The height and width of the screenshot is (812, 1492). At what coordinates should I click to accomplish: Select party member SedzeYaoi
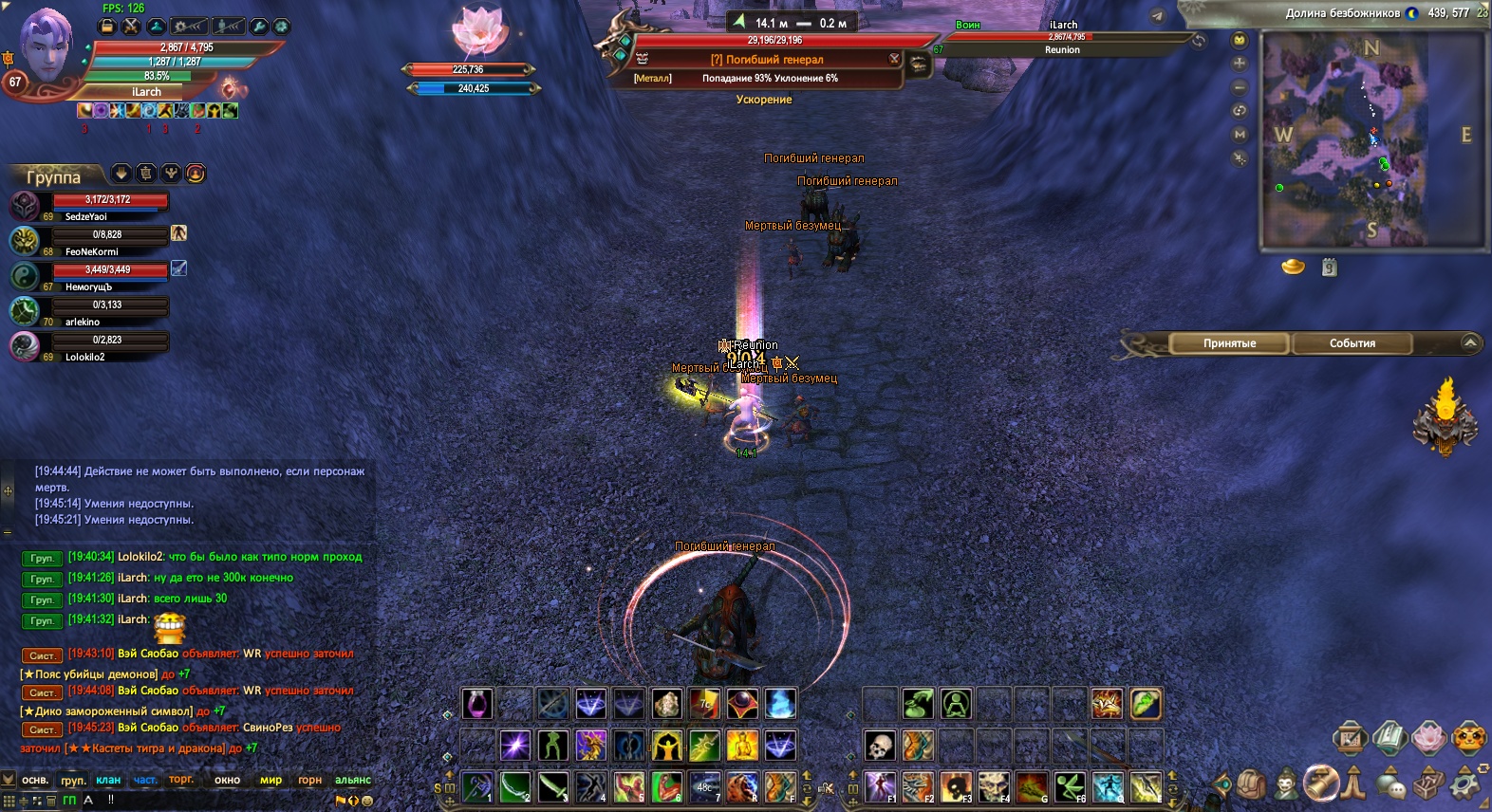[x=109, y=206]
